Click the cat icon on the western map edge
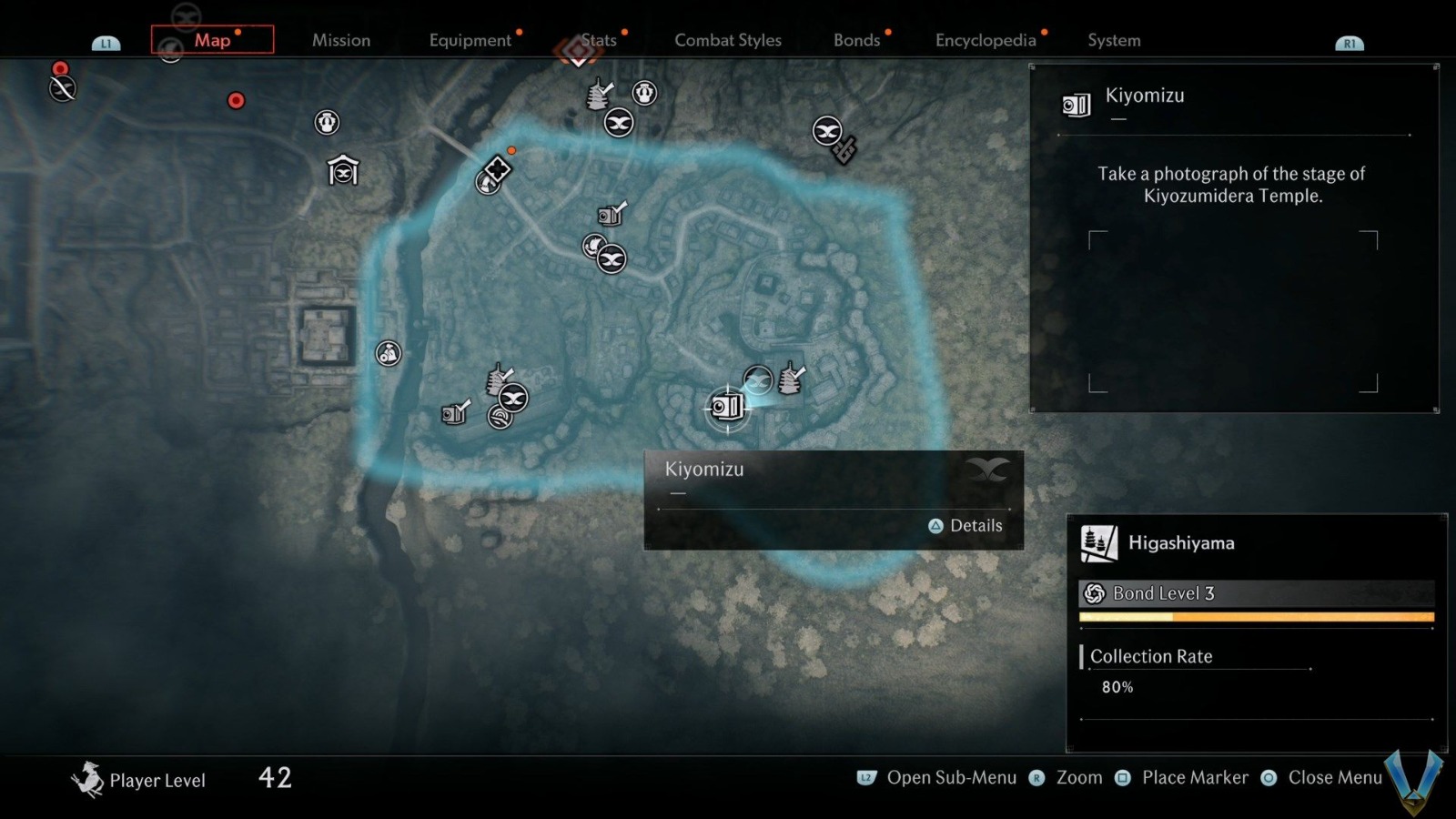This screenshot has width=1456, height=819. tap(389, 354)
